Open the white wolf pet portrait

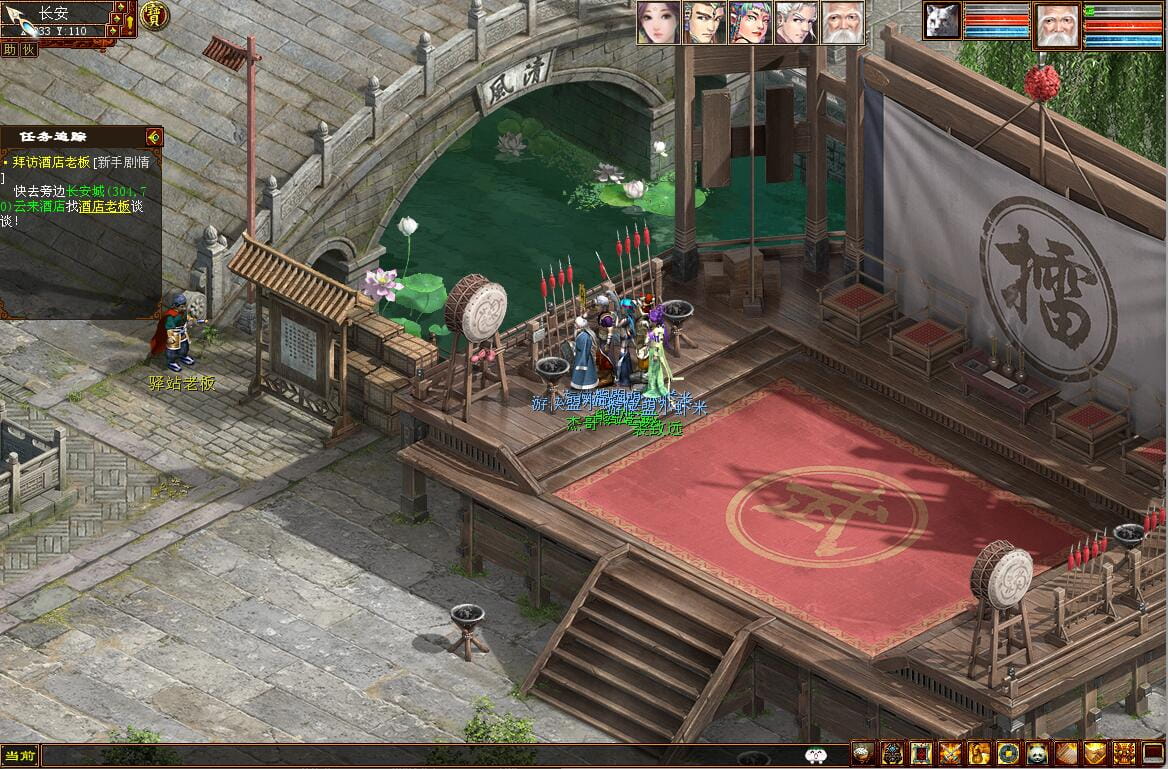tap(941, 20)
